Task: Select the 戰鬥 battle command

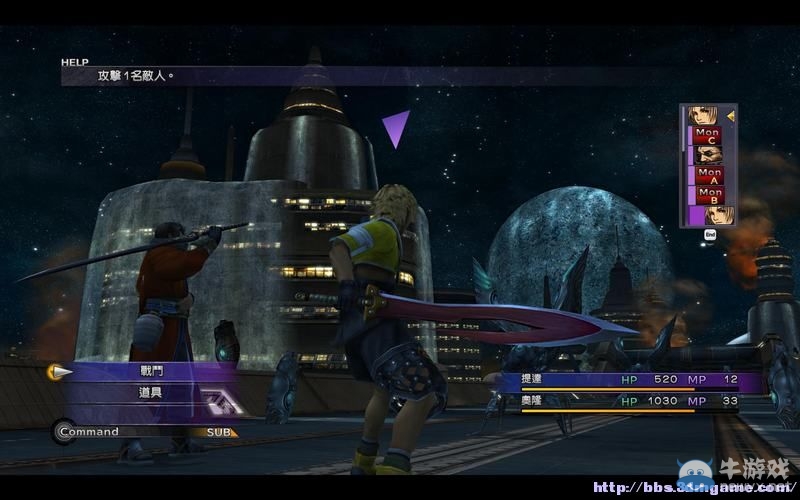Action: click(150, 371)
